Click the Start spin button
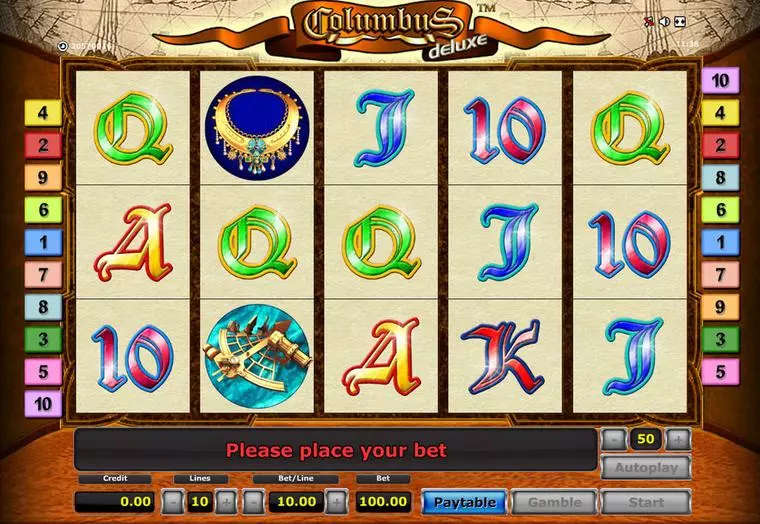This screenshot has height=524, width=760. (646, 502)
